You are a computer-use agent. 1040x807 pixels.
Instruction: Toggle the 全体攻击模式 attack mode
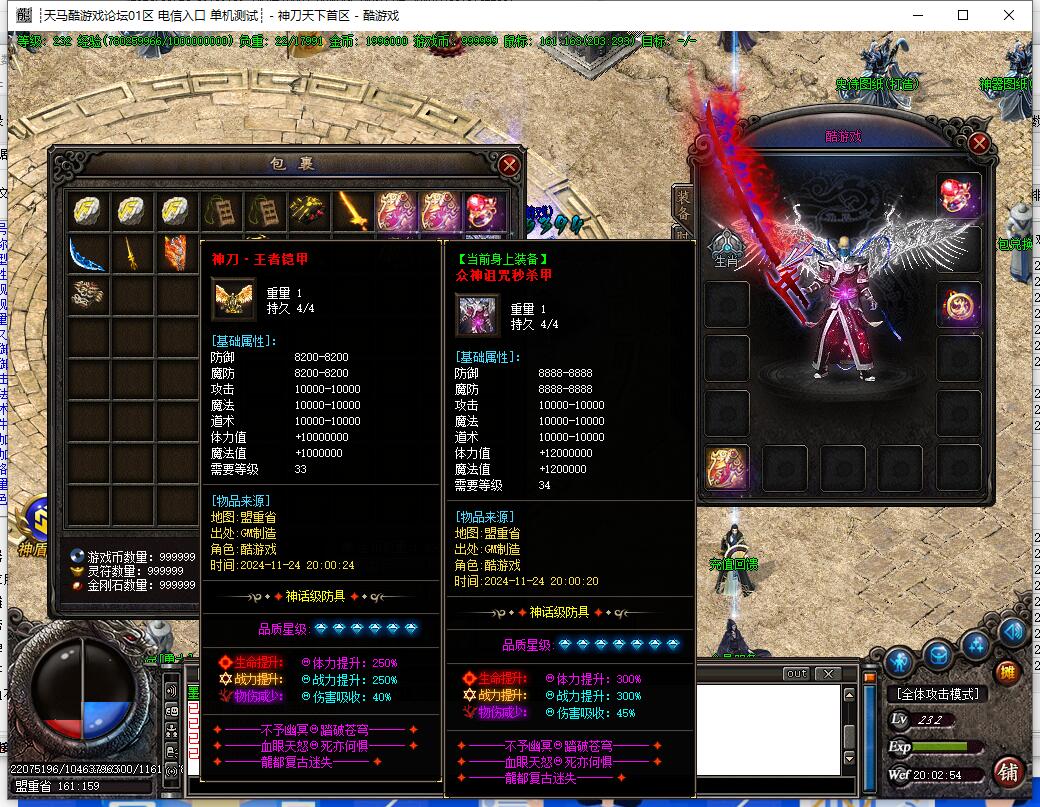click(x=937, y=694)
